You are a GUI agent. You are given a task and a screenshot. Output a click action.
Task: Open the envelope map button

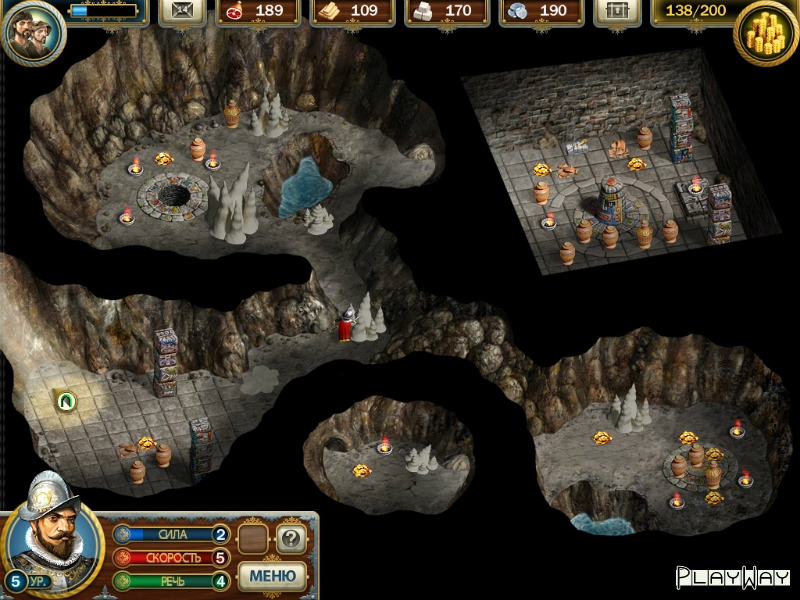click(182, 11)
